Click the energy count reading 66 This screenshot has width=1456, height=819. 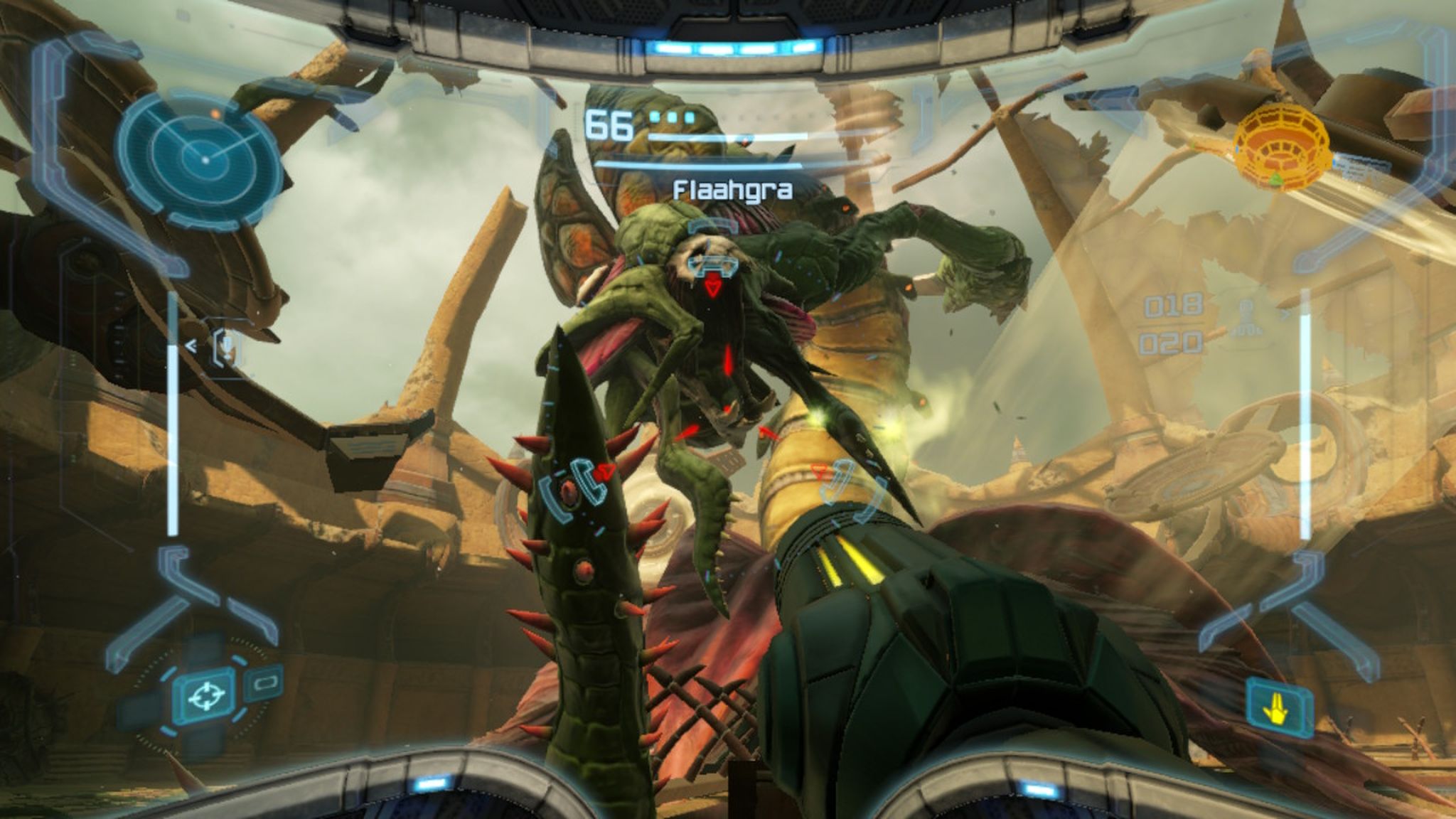click(609, 125)
